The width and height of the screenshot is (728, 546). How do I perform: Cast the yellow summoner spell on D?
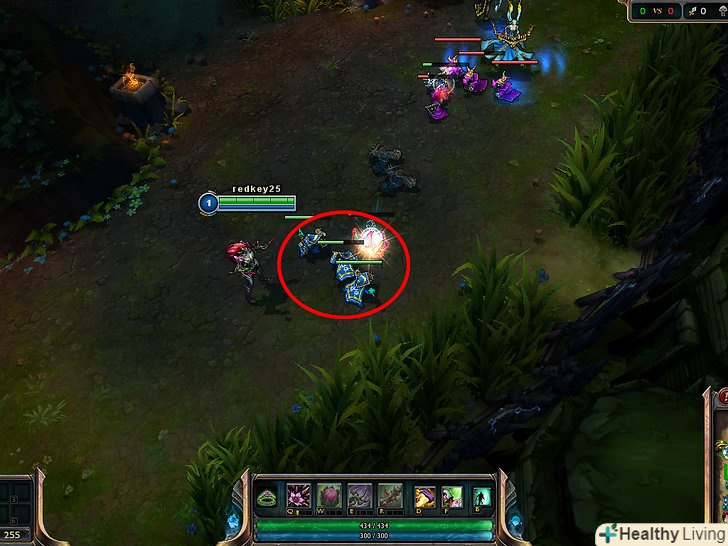(426, 496)
